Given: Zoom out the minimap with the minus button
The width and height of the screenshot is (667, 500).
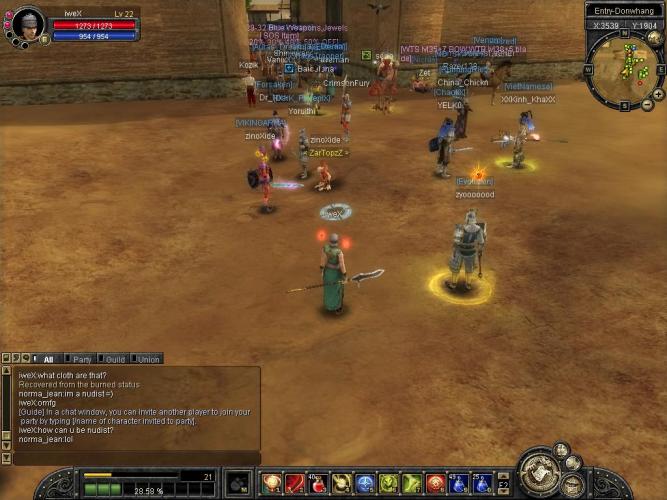Looking at the screenshot, I should click(647, 104).
